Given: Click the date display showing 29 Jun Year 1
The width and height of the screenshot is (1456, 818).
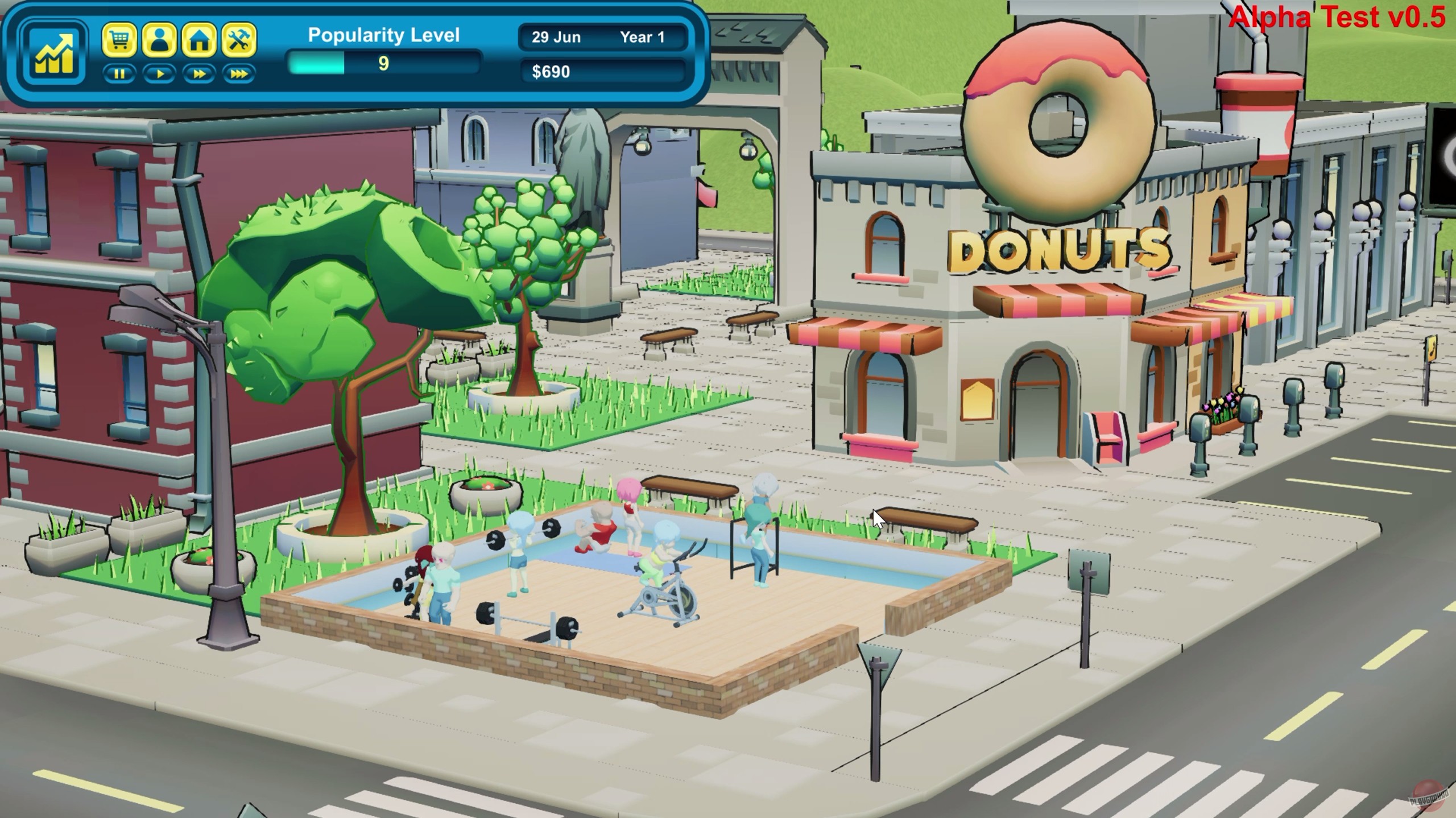Looking at the screenshot, I should tap(603, 36).
